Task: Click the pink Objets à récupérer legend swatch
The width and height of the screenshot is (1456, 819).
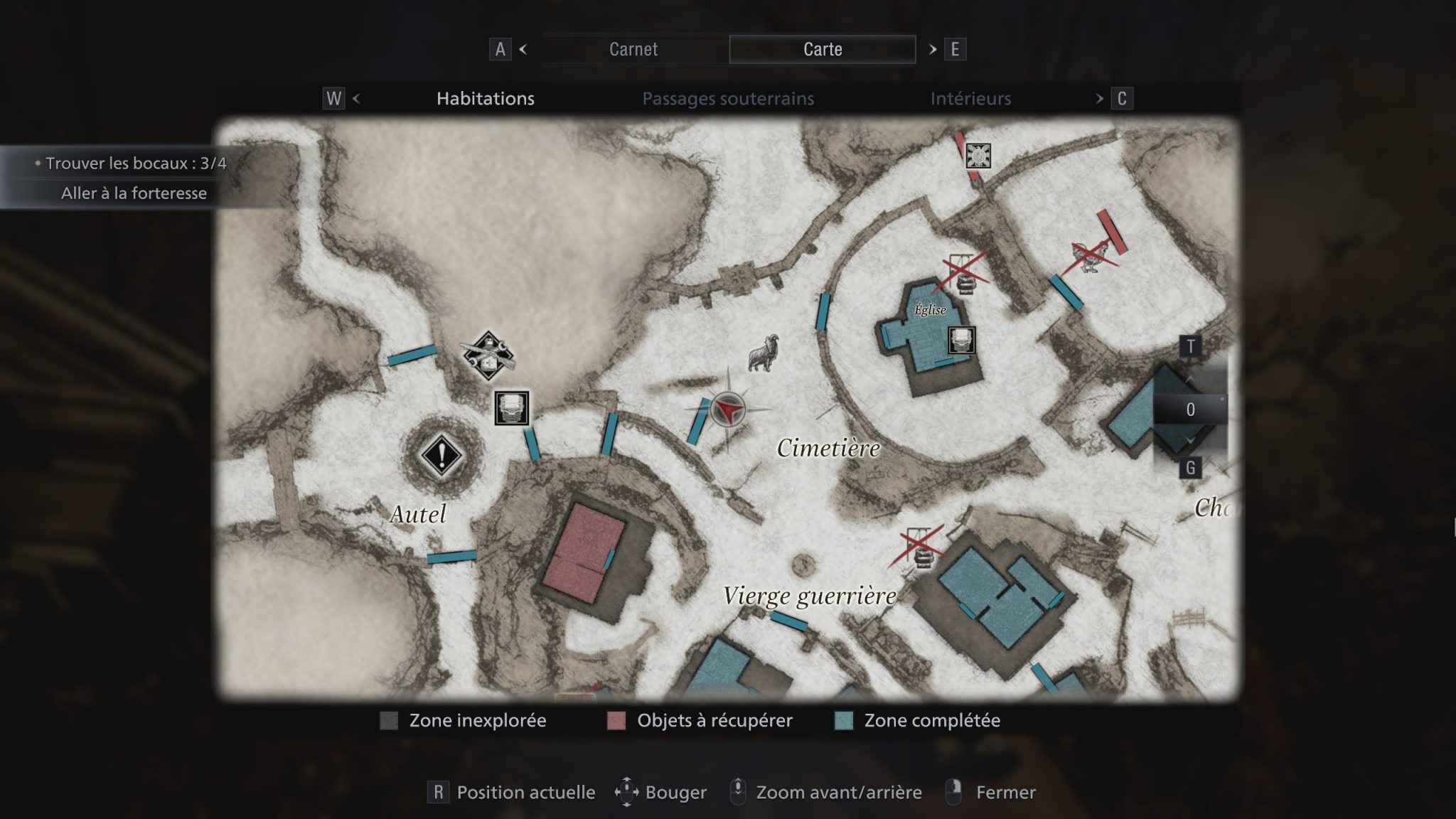Action: point(616,720)
